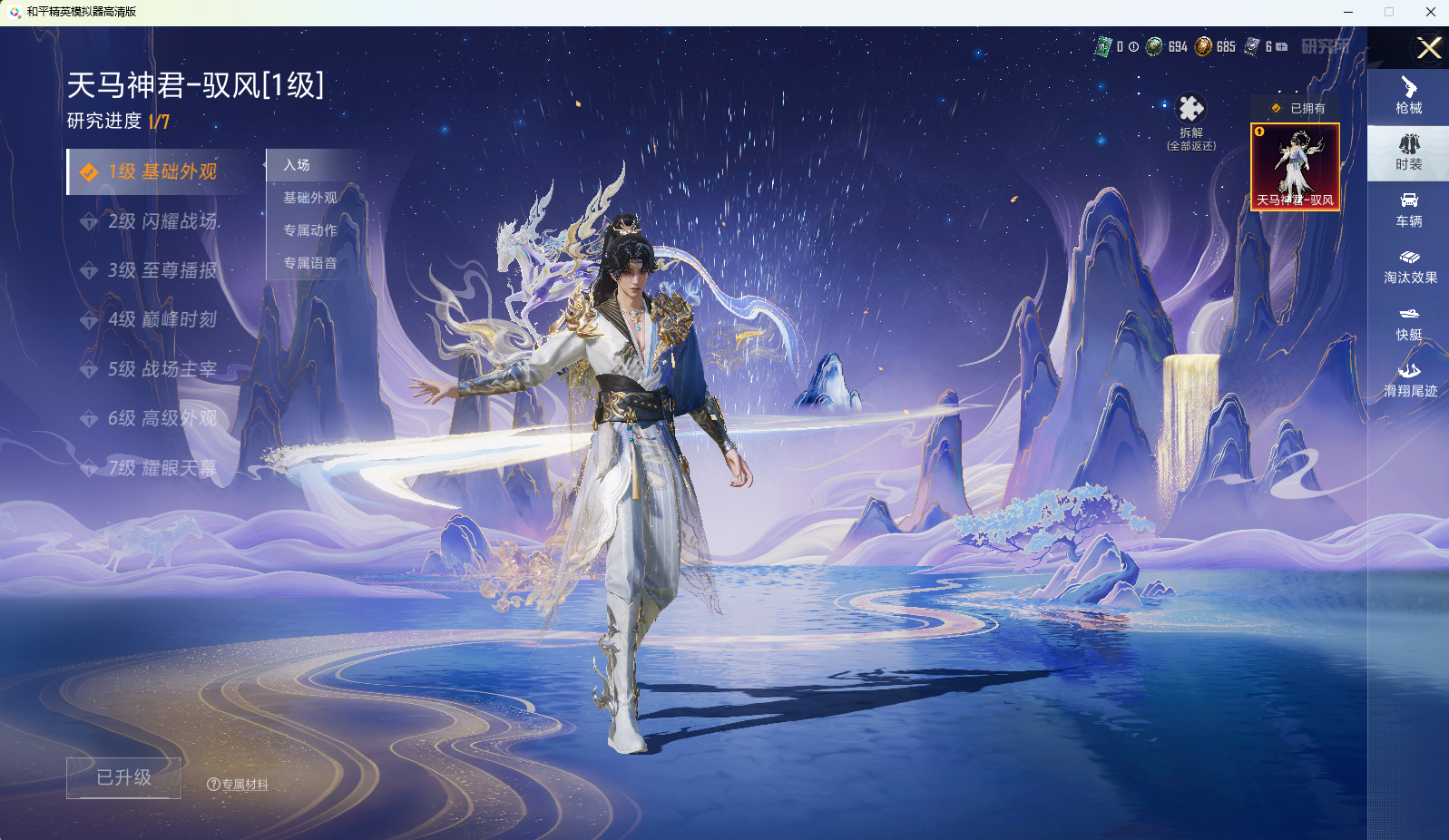Image resolution: width=1449 pixels, height=840 pixels.
Task: Select the 天马神君-驭风 outfit thumbnail
Action: 1295,167
